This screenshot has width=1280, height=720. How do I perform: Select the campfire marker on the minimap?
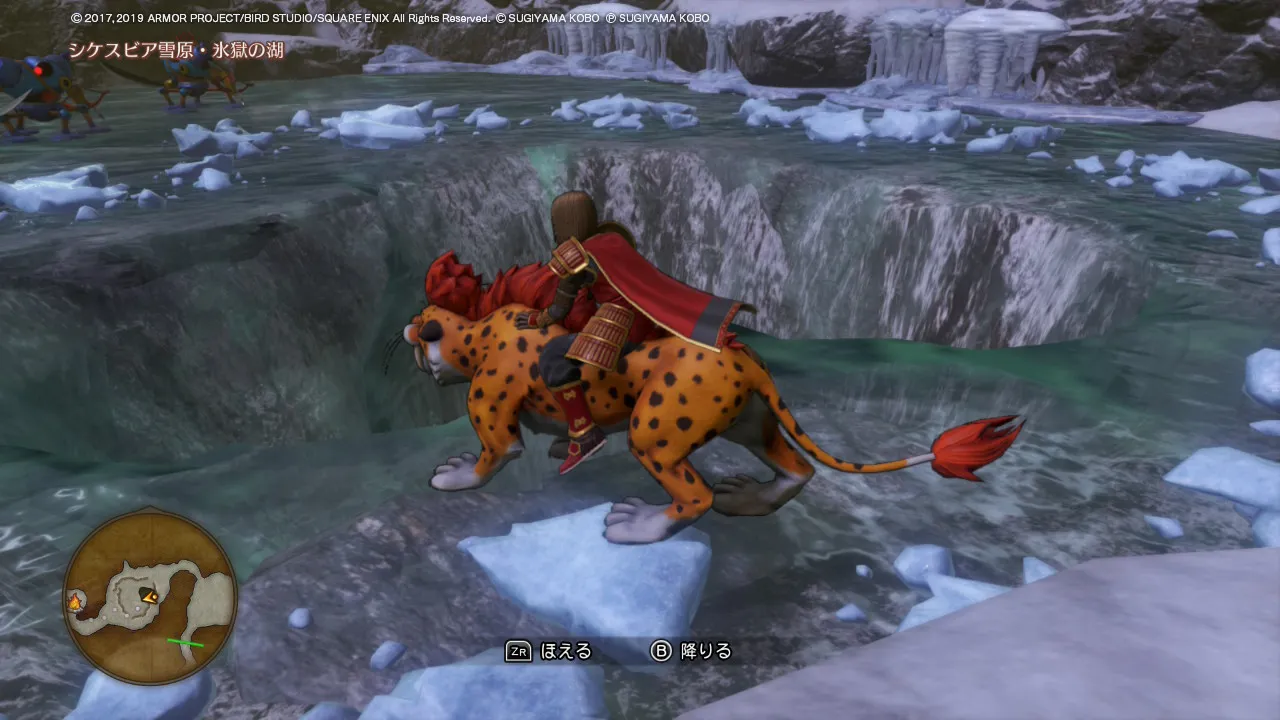[x=74, y=602]
